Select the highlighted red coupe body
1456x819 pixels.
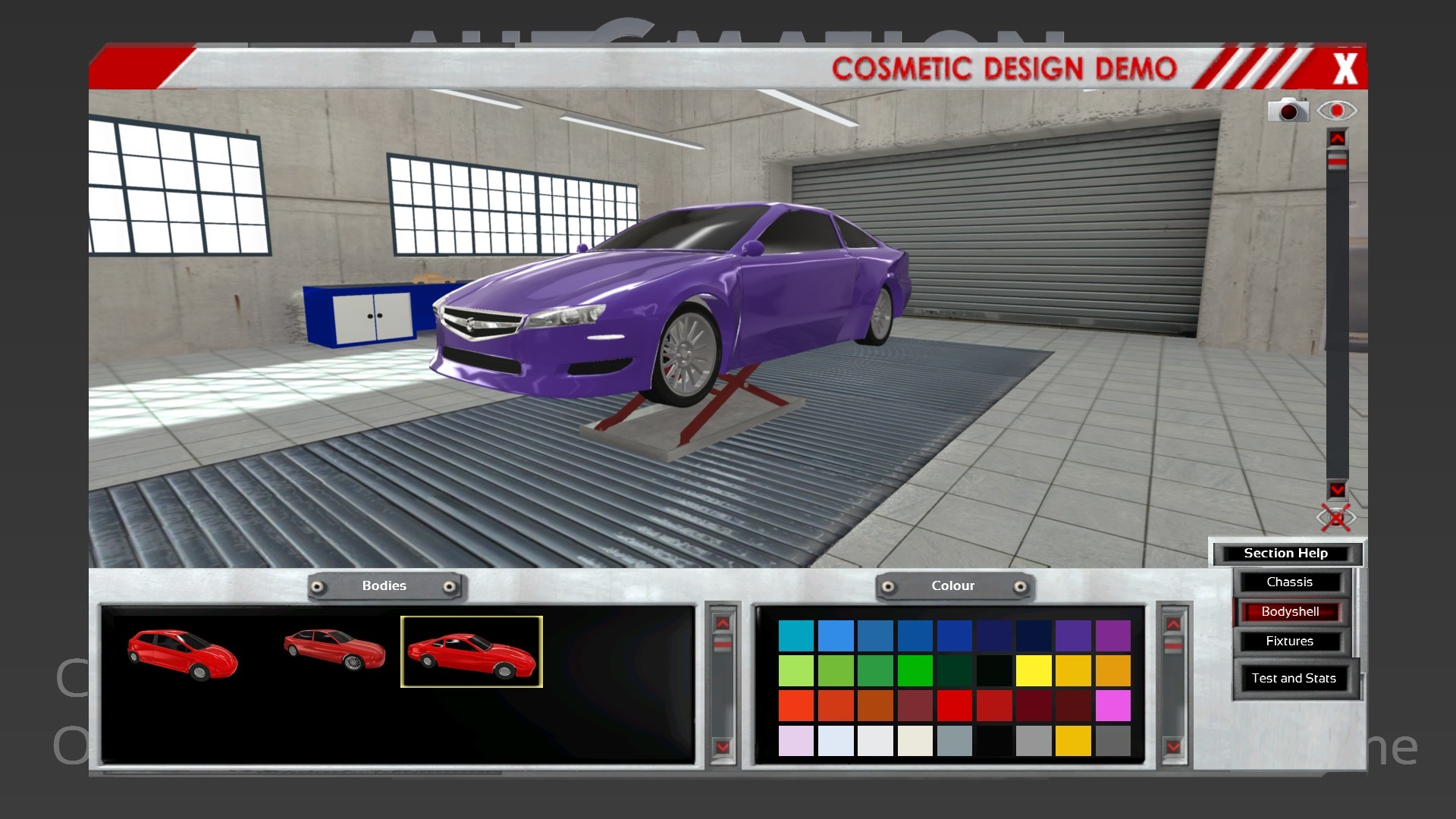click(471, 652)
